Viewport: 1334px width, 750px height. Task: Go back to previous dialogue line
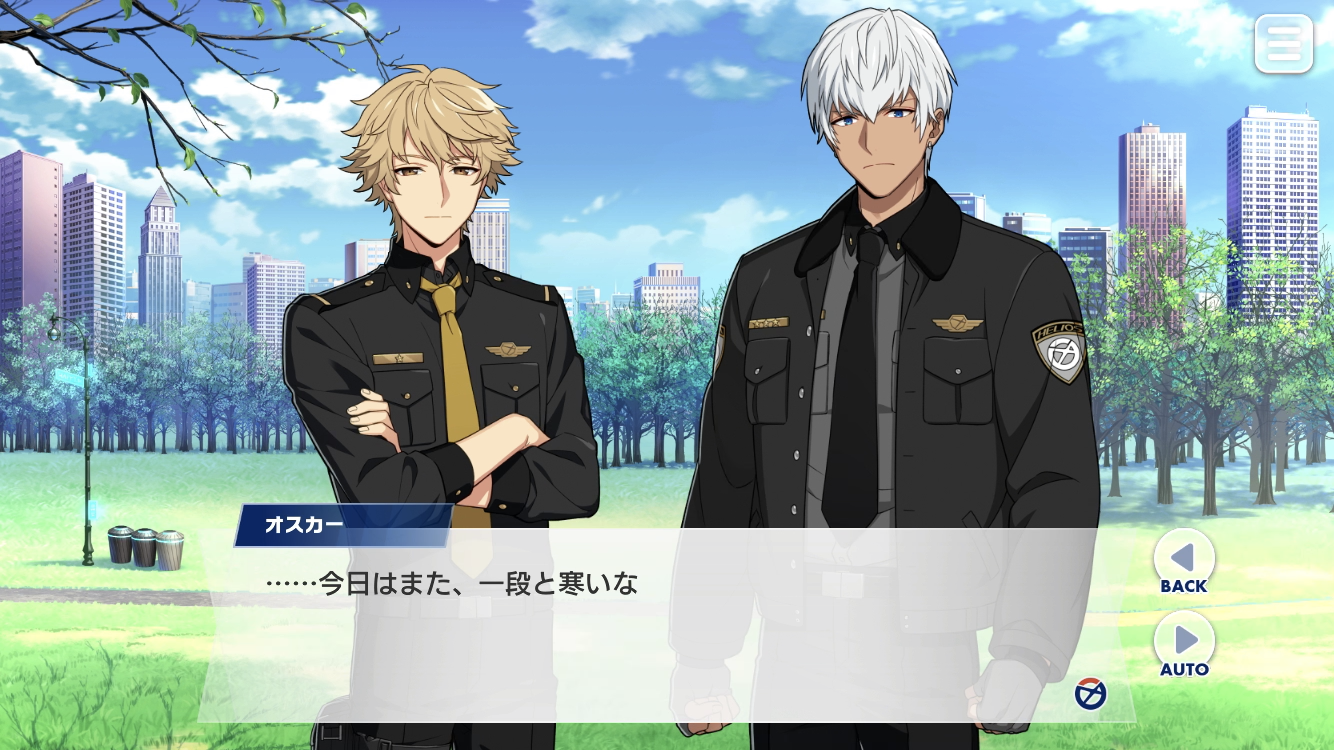pos(1183,562)
